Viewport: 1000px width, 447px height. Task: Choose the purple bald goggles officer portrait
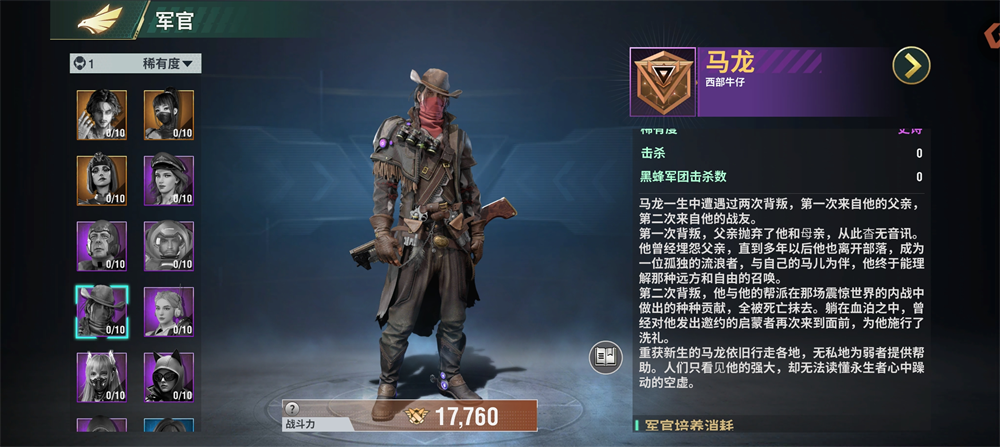click(x=101, y=246)
